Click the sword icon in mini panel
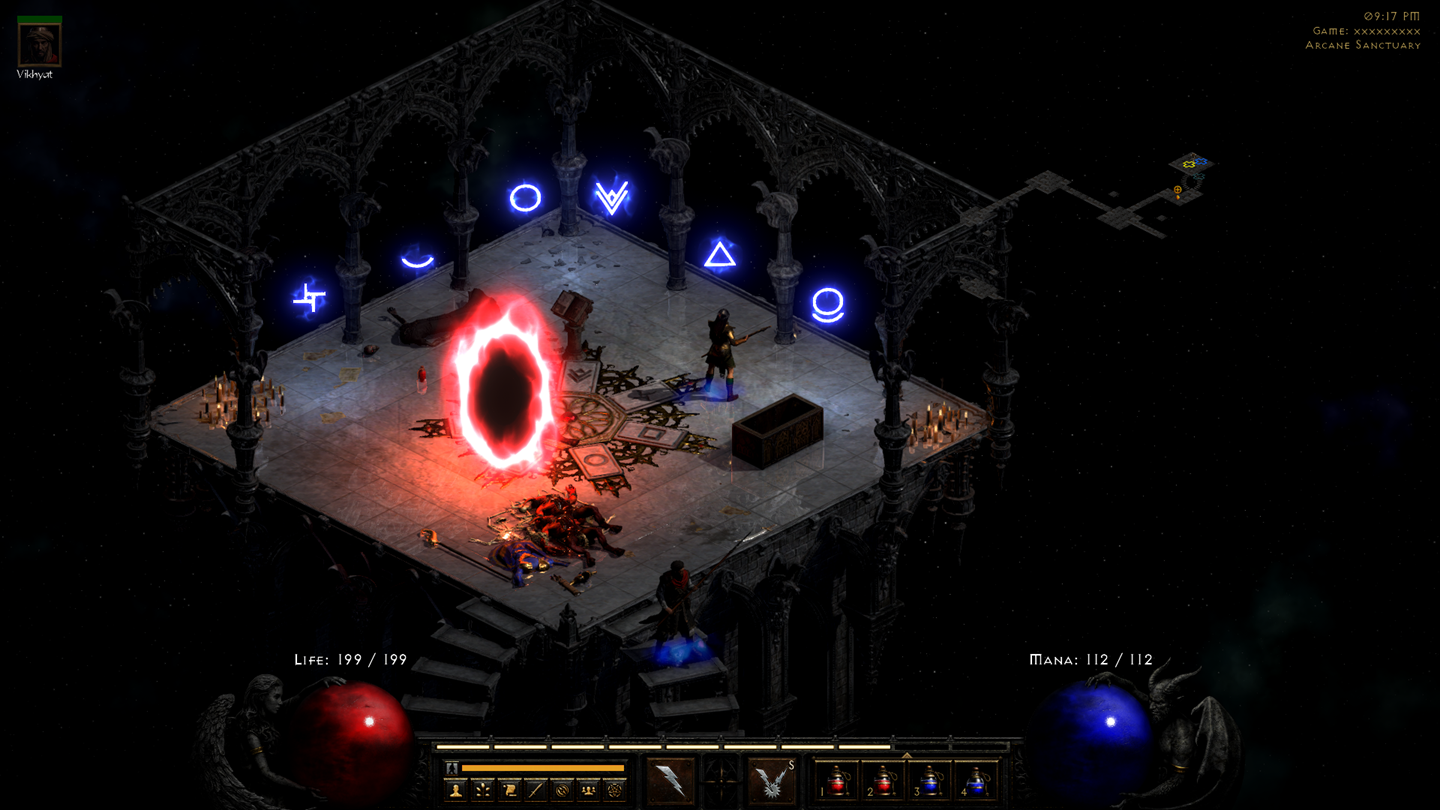Viewport: 1440px width, 810px height. point(536,790)
